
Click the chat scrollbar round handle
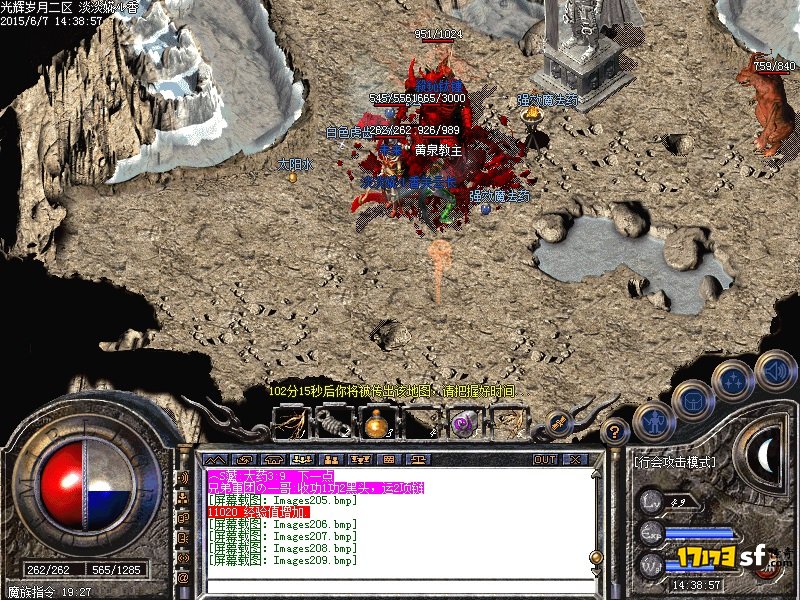597,557
